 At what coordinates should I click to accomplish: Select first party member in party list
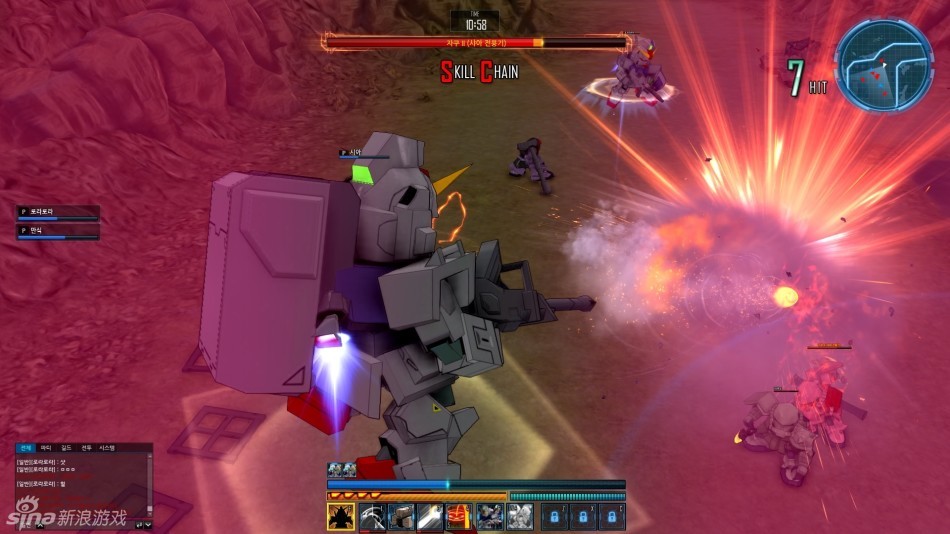coord(59,213)
